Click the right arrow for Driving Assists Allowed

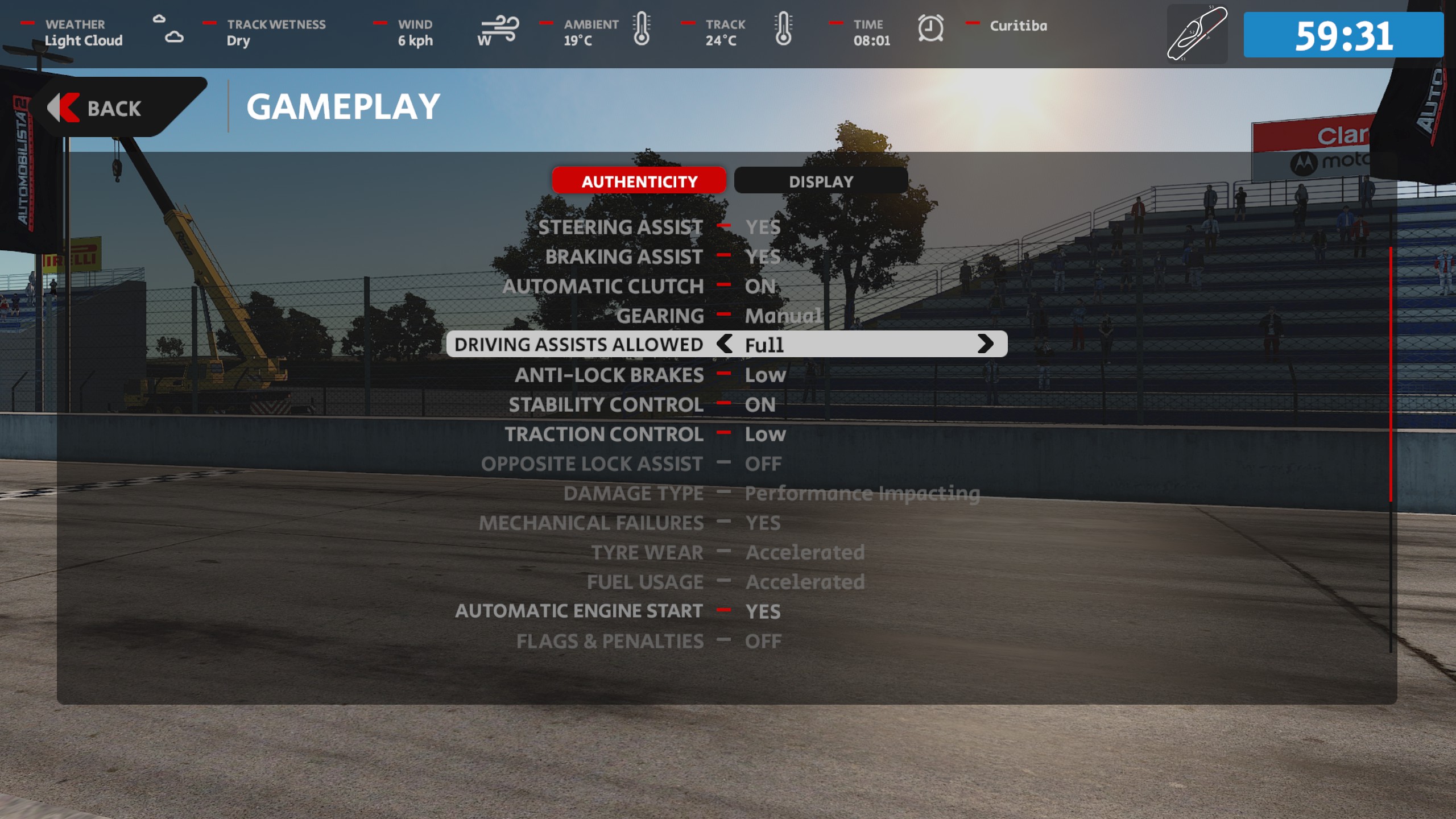(985, 344)
